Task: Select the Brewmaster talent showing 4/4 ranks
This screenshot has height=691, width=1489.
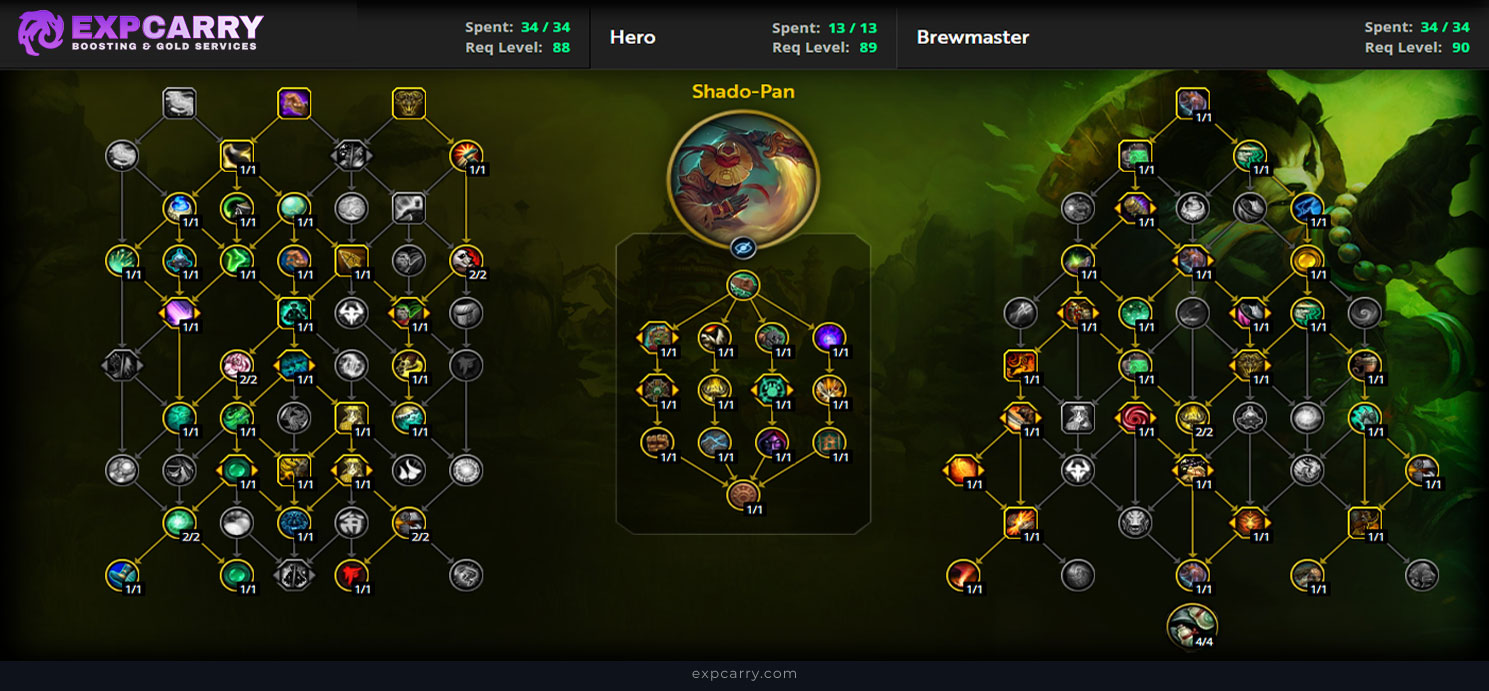Action: [1192, 626]
